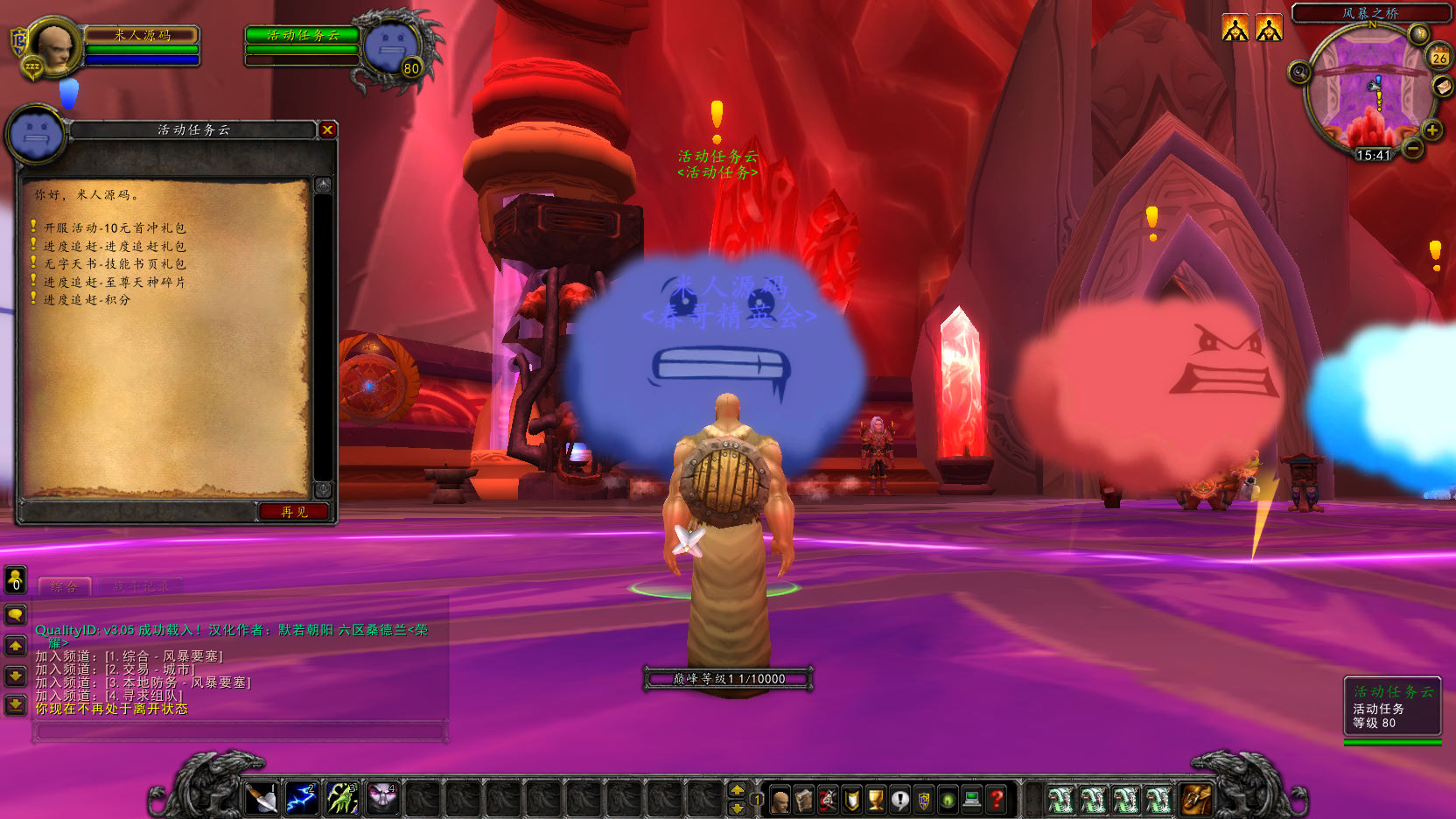
Task: Page the action bar up with arrow
Action: (738, 789)
